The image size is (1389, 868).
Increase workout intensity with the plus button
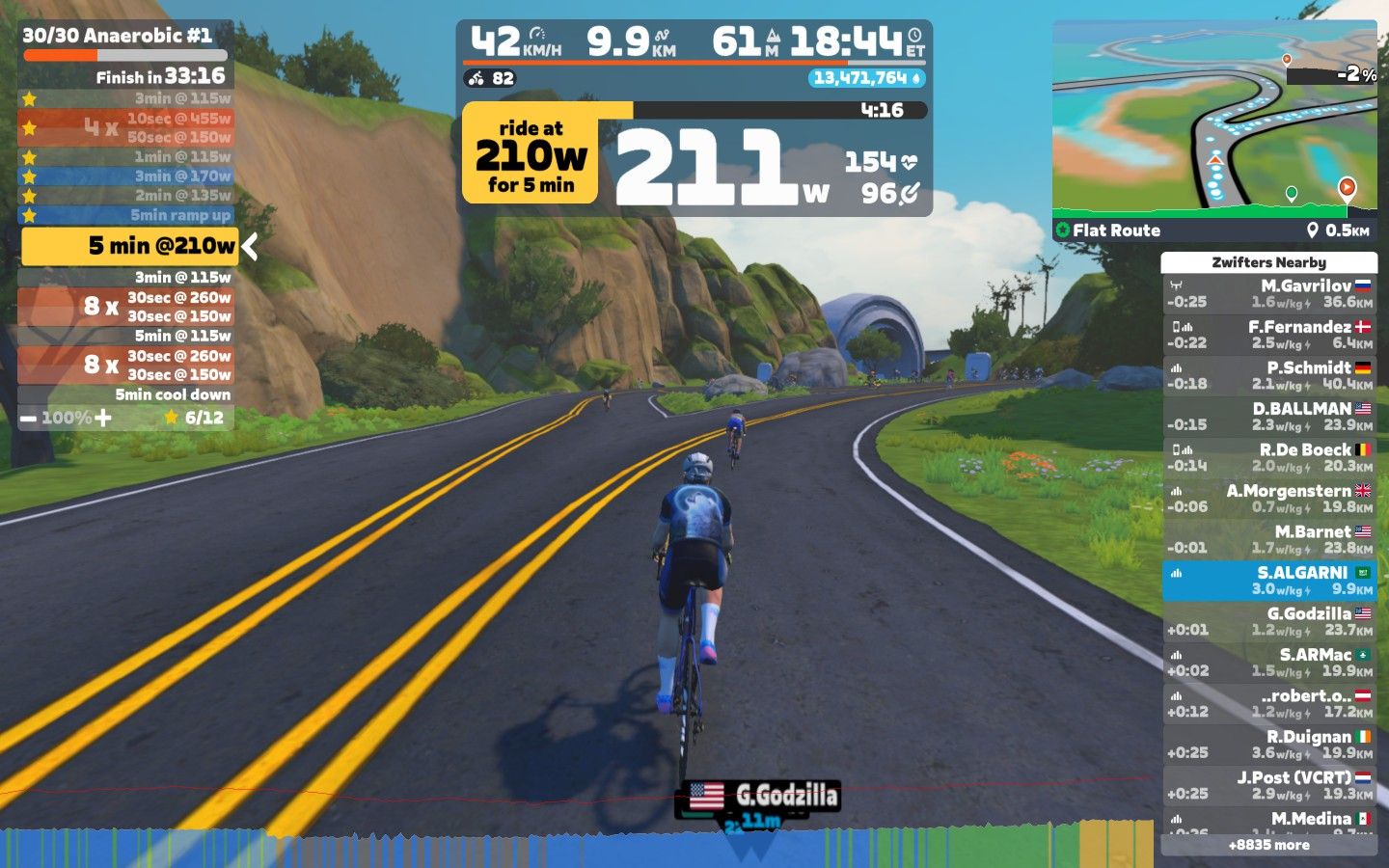click(x=103, y=418)
